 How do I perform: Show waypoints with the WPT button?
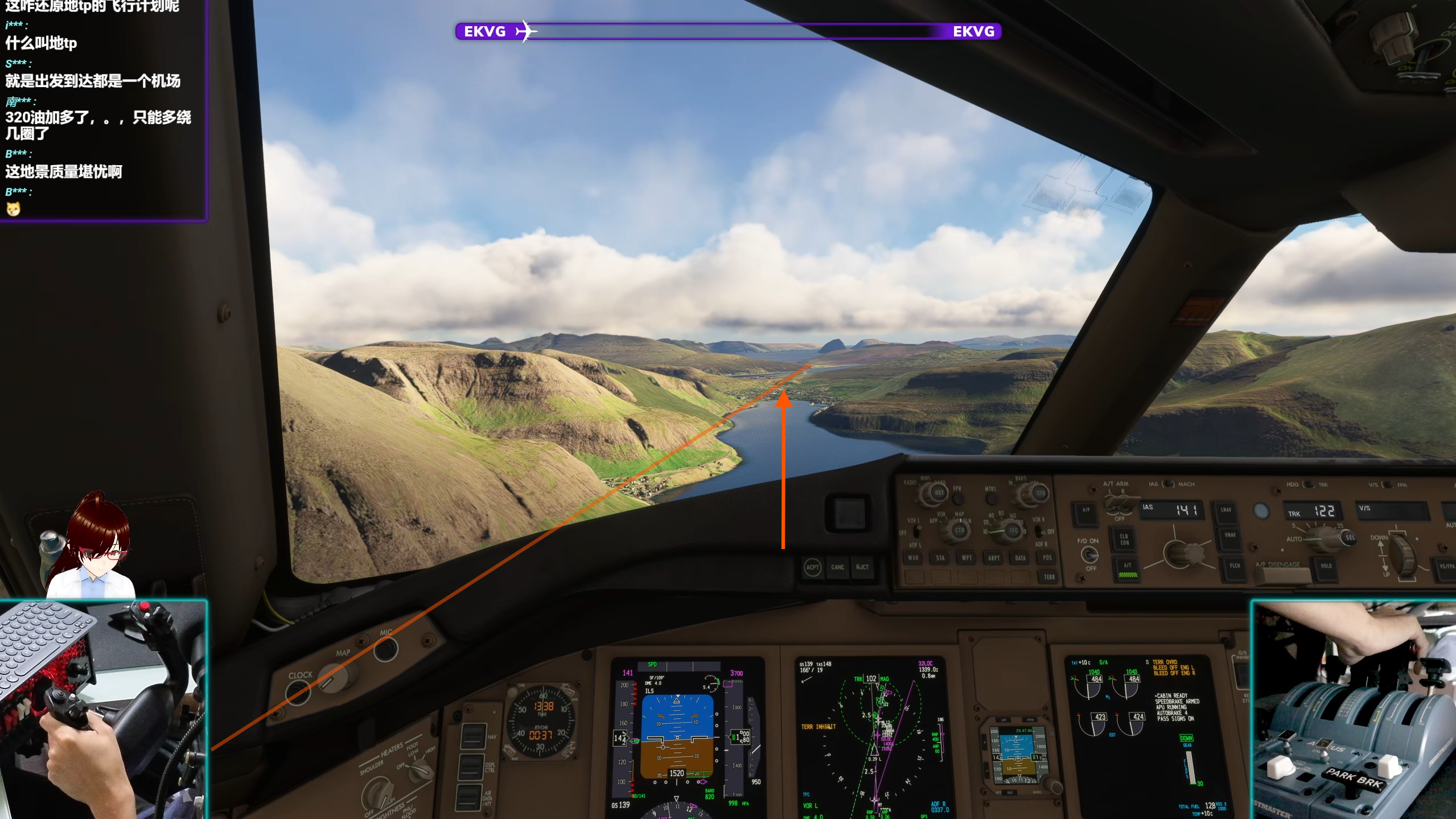[966, 558]
